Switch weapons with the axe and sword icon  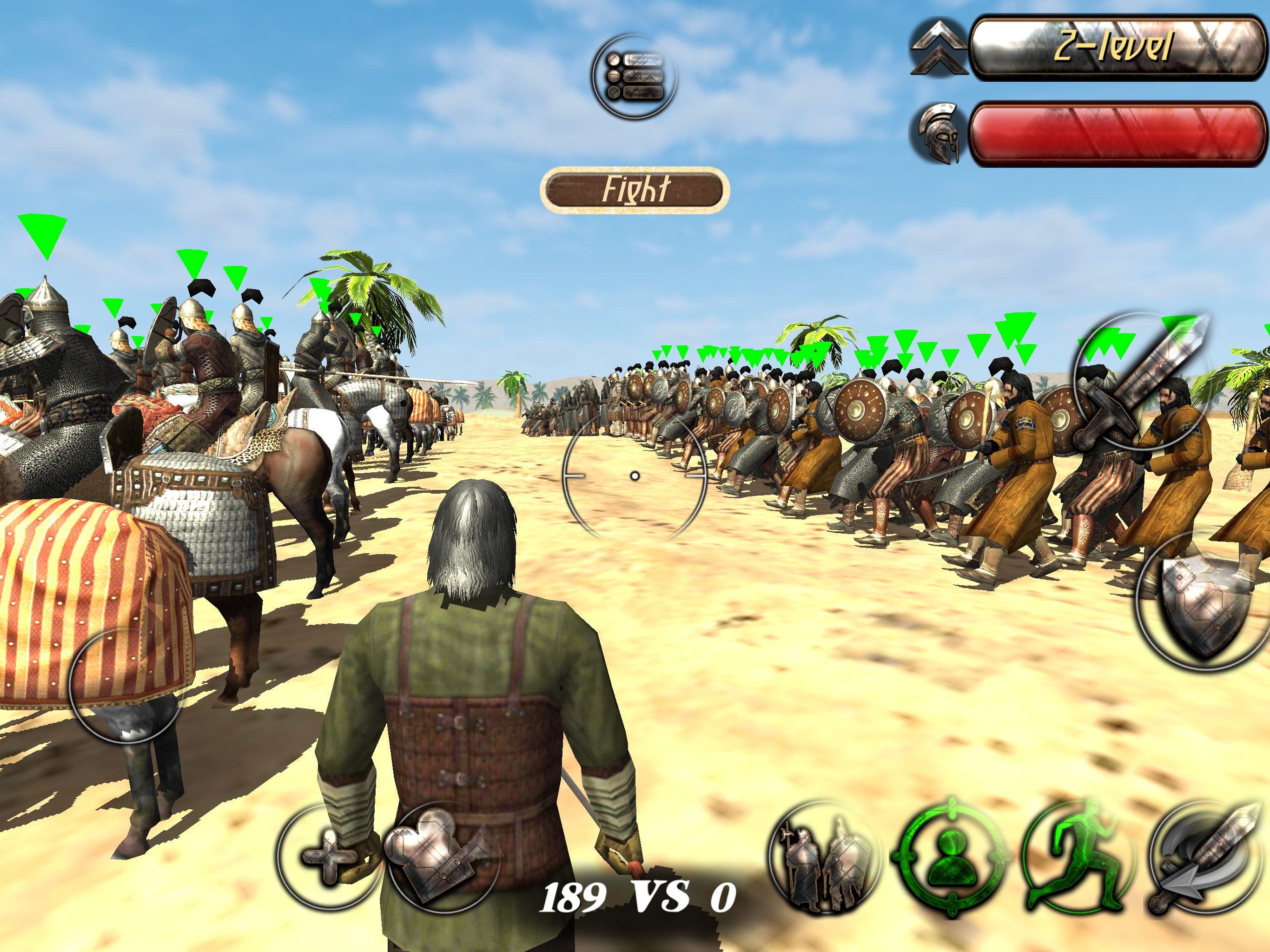[x=1204, y=858]
